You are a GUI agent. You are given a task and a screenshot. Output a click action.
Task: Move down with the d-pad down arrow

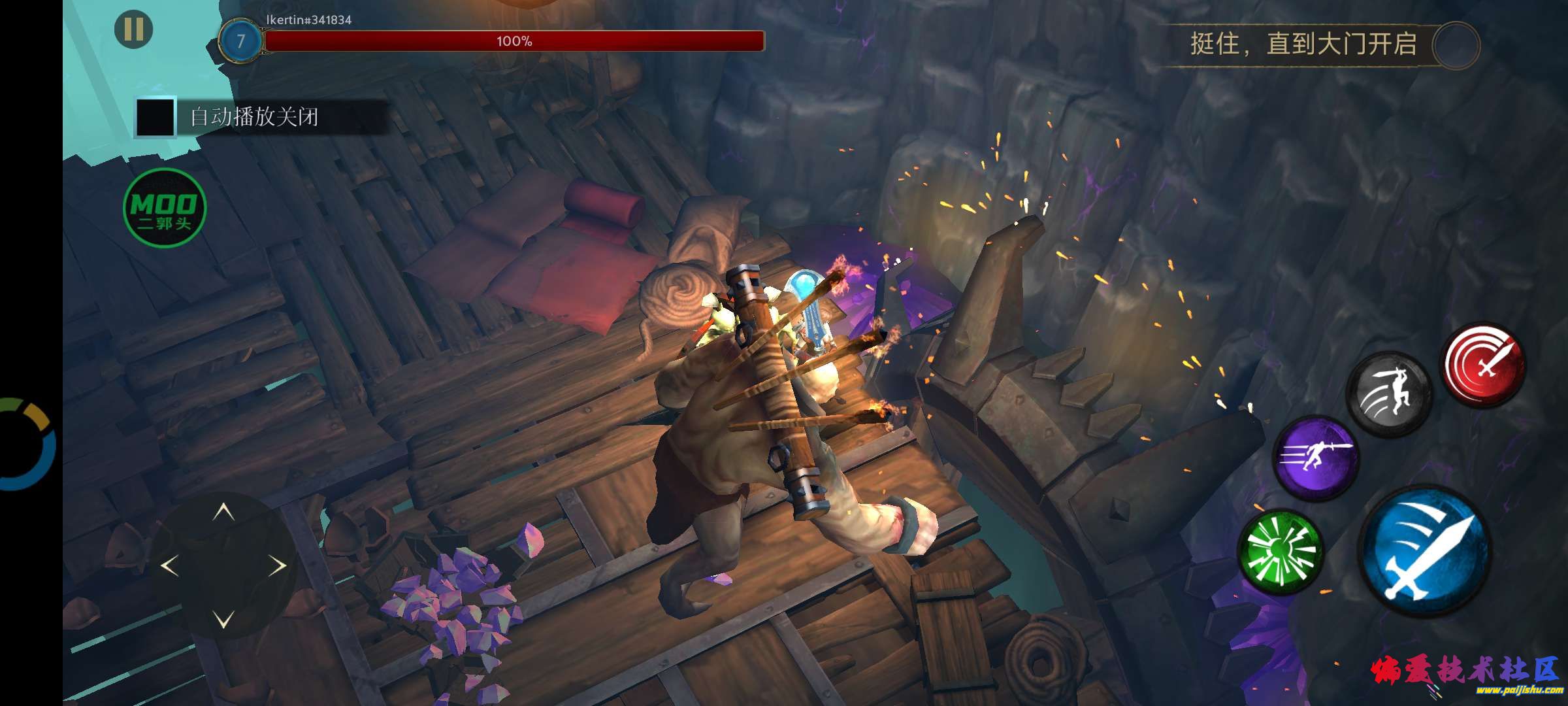coord(224,619)
